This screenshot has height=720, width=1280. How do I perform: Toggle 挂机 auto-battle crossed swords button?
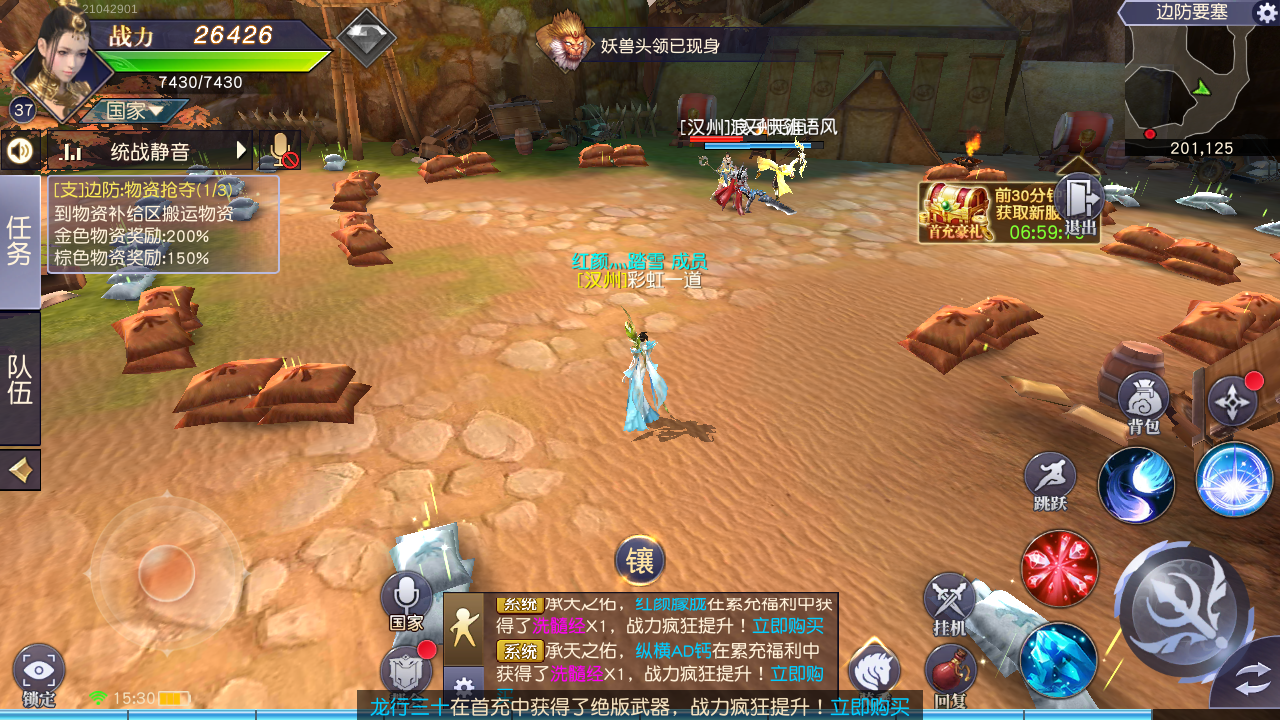point(949,601)
